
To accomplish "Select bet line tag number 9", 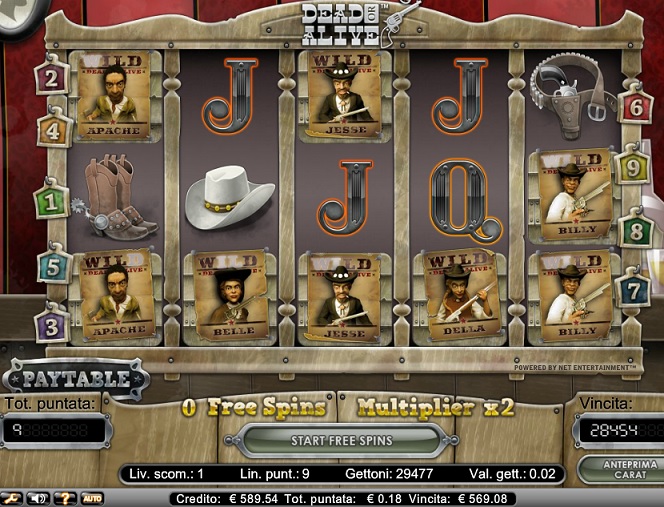I will pyautogui.click(x=632, y=166).
